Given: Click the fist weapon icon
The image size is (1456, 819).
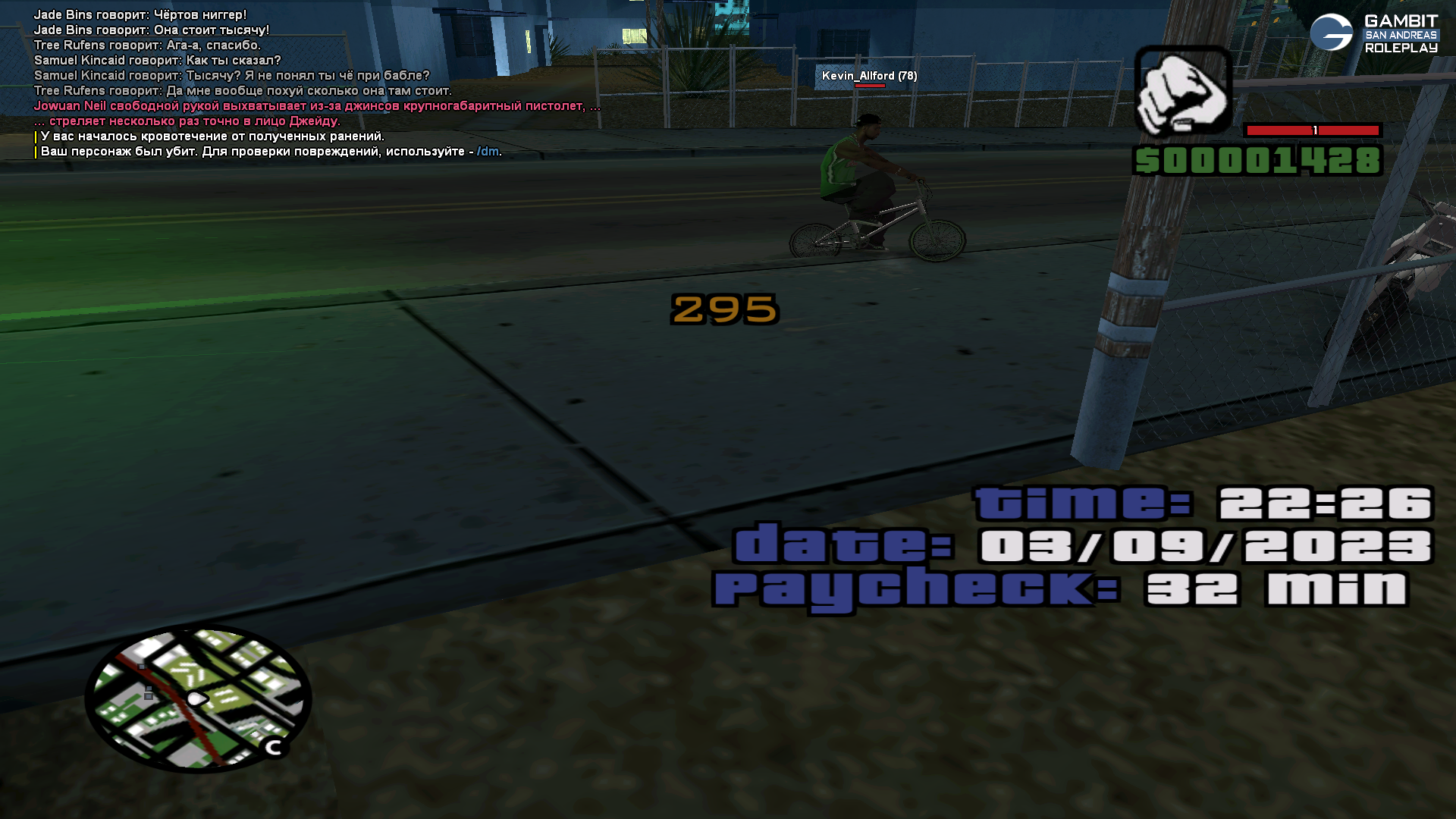Looking at the screenshot, I should 1182,92.
